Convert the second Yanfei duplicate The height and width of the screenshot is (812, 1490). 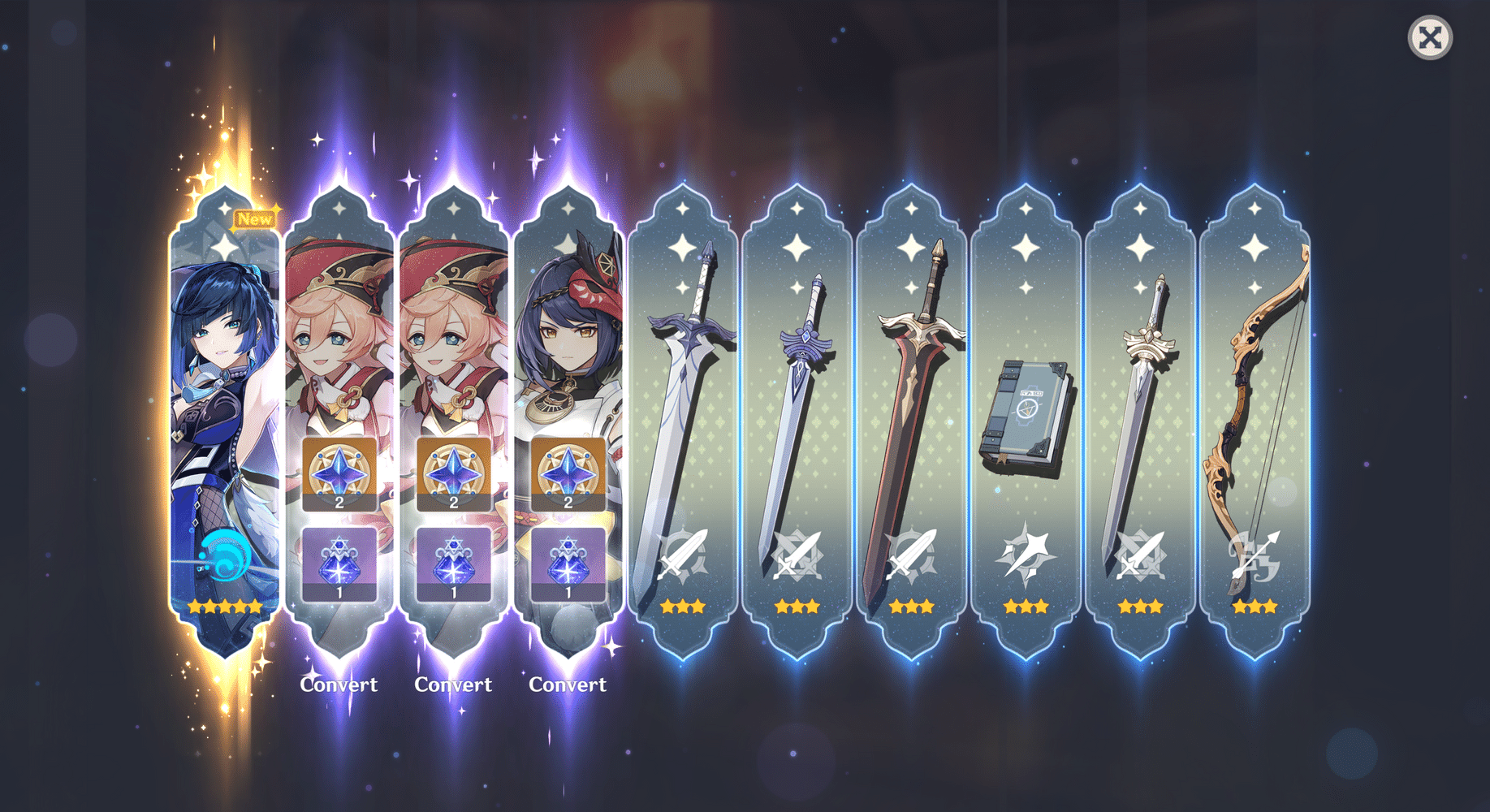(x=453, y=685)
